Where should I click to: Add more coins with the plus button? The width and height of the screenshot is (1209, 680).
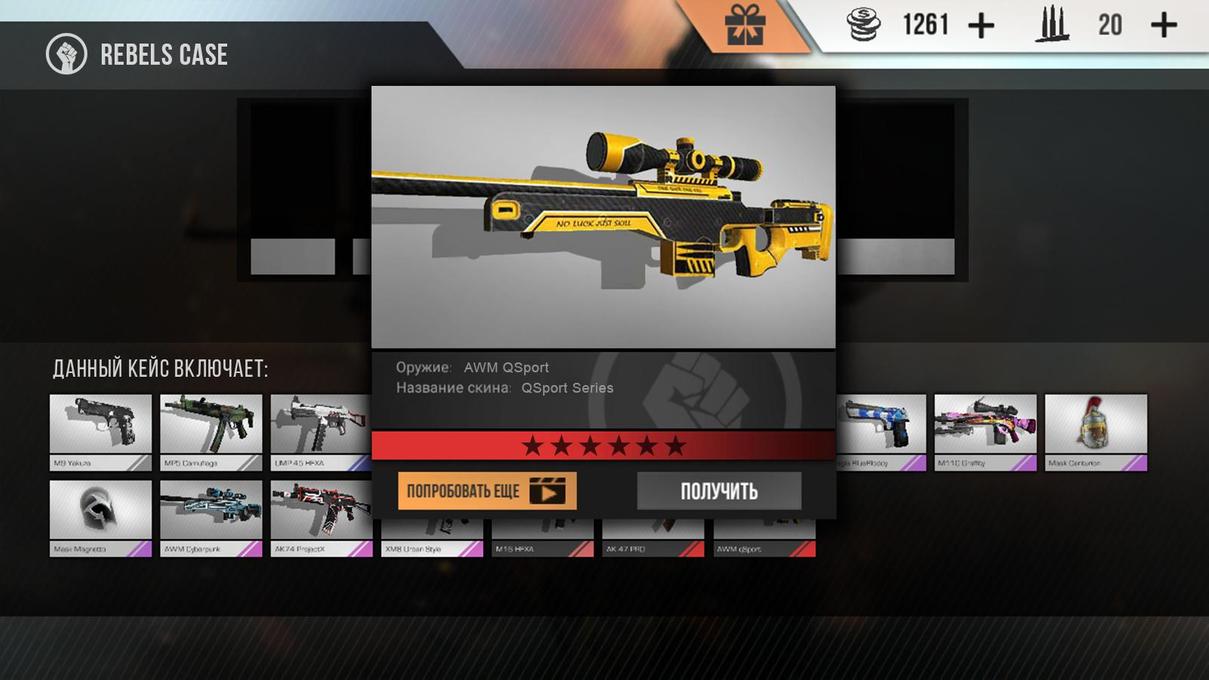pos(982,26)
